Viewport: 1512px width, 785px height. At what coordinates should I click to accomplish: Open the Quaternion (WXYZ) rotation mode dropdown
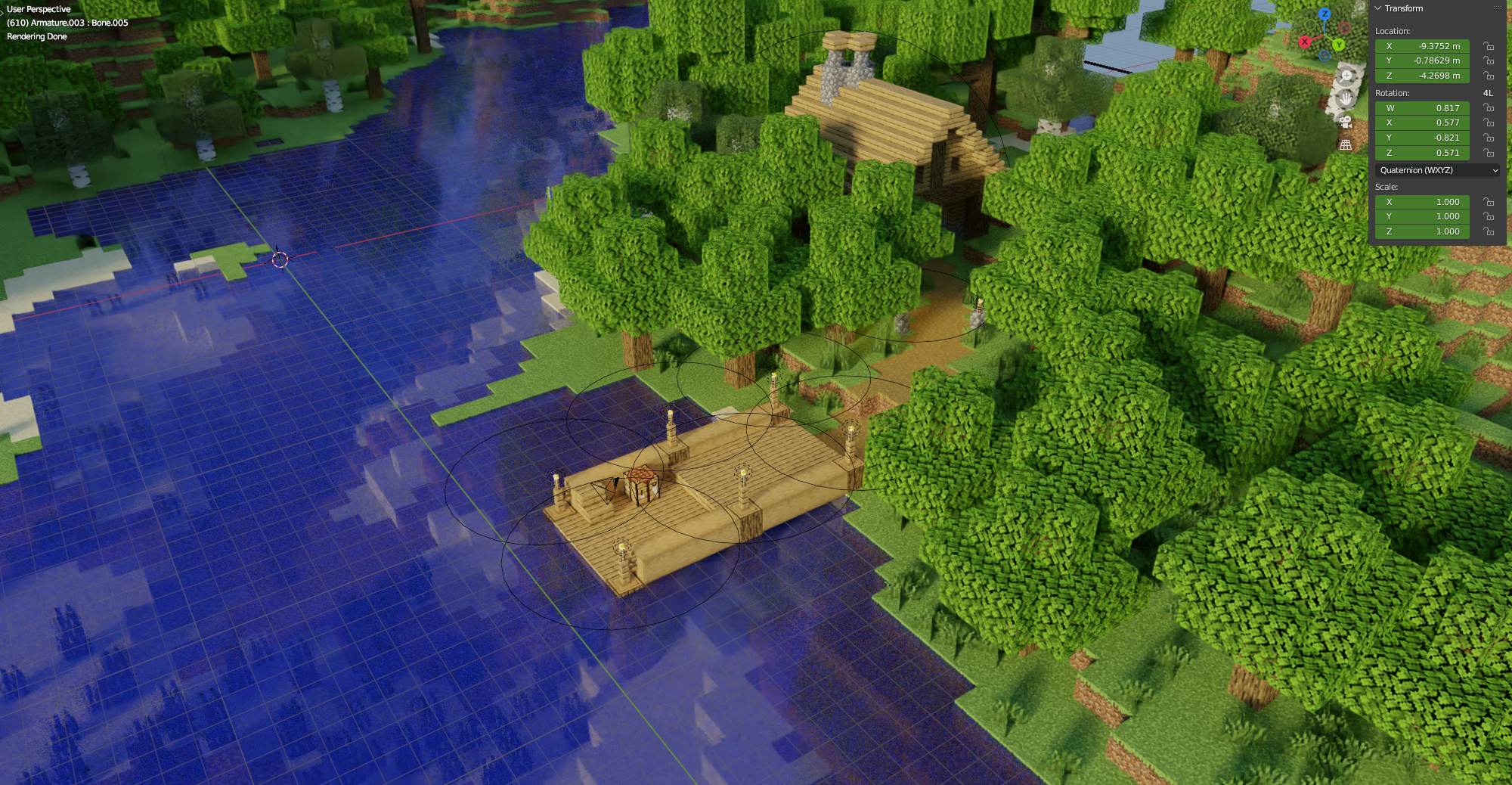coord(1436,170)
